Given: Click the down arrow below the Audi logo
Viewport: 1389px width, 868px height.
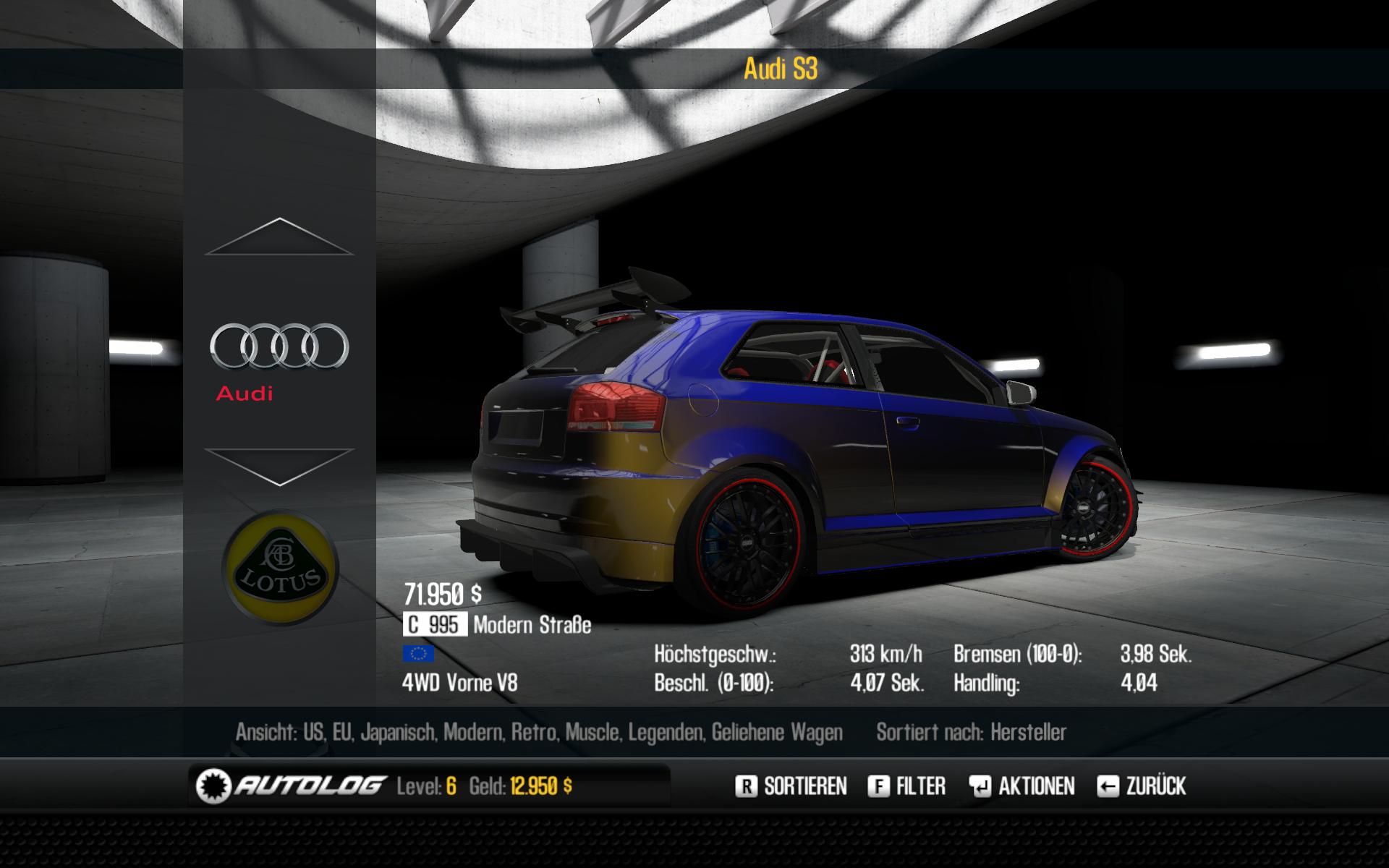Looking at the screenshot, I should 279,467.
